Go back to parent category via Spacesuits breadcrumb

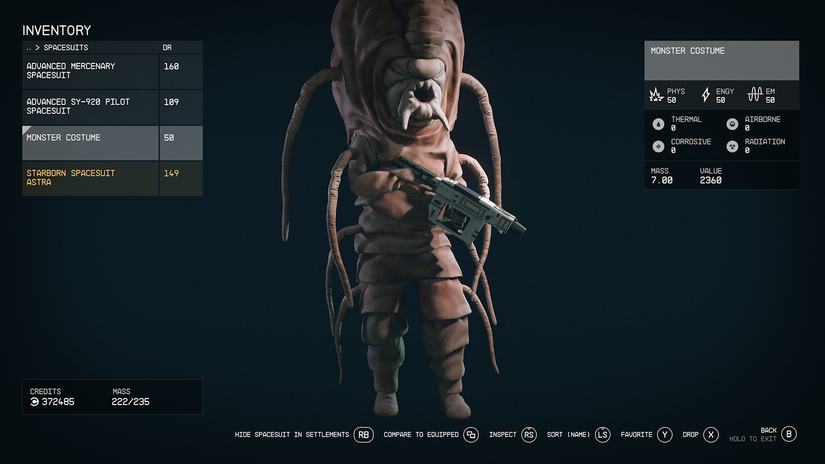(x=52, y=47)
